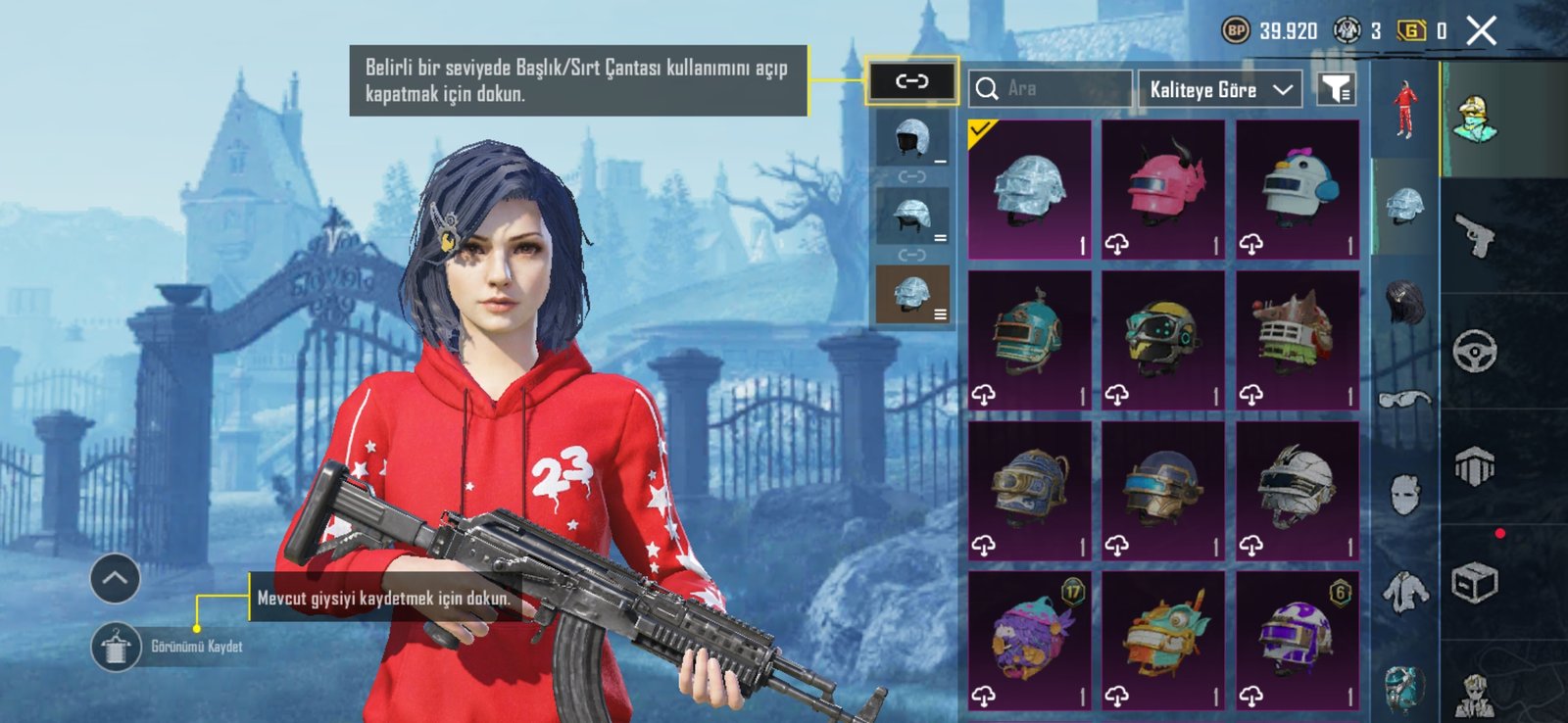Toggle the helmet/backpack link button
The height and width of the screenshot is (723, 1568).
(x=911, y=81)
